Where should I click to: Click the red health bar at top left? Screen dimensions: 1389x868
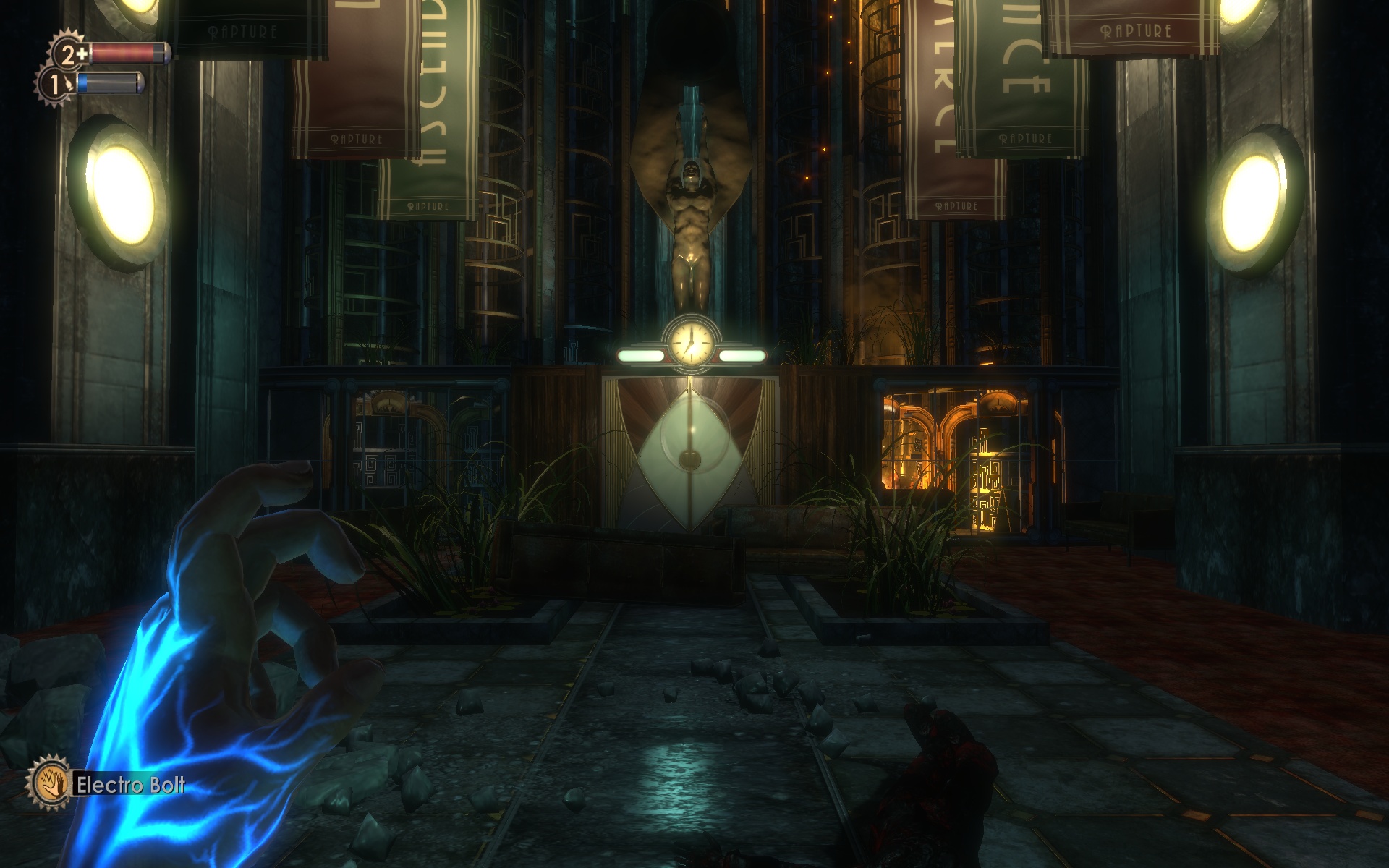pyautogui.click(x=123, y=52)
